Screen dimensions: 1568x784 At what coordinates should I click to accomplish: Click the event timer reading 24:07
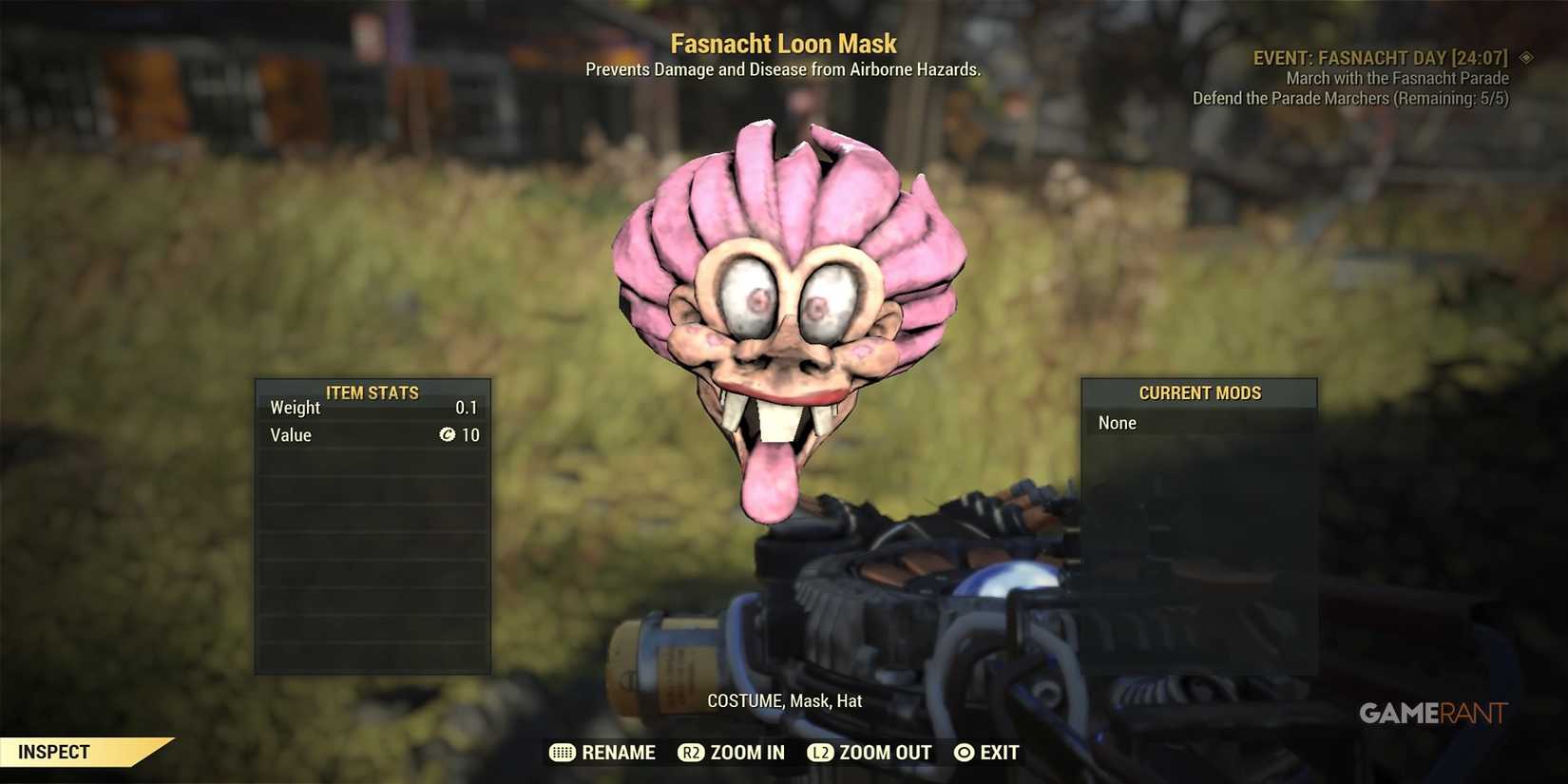point(1482,57)
